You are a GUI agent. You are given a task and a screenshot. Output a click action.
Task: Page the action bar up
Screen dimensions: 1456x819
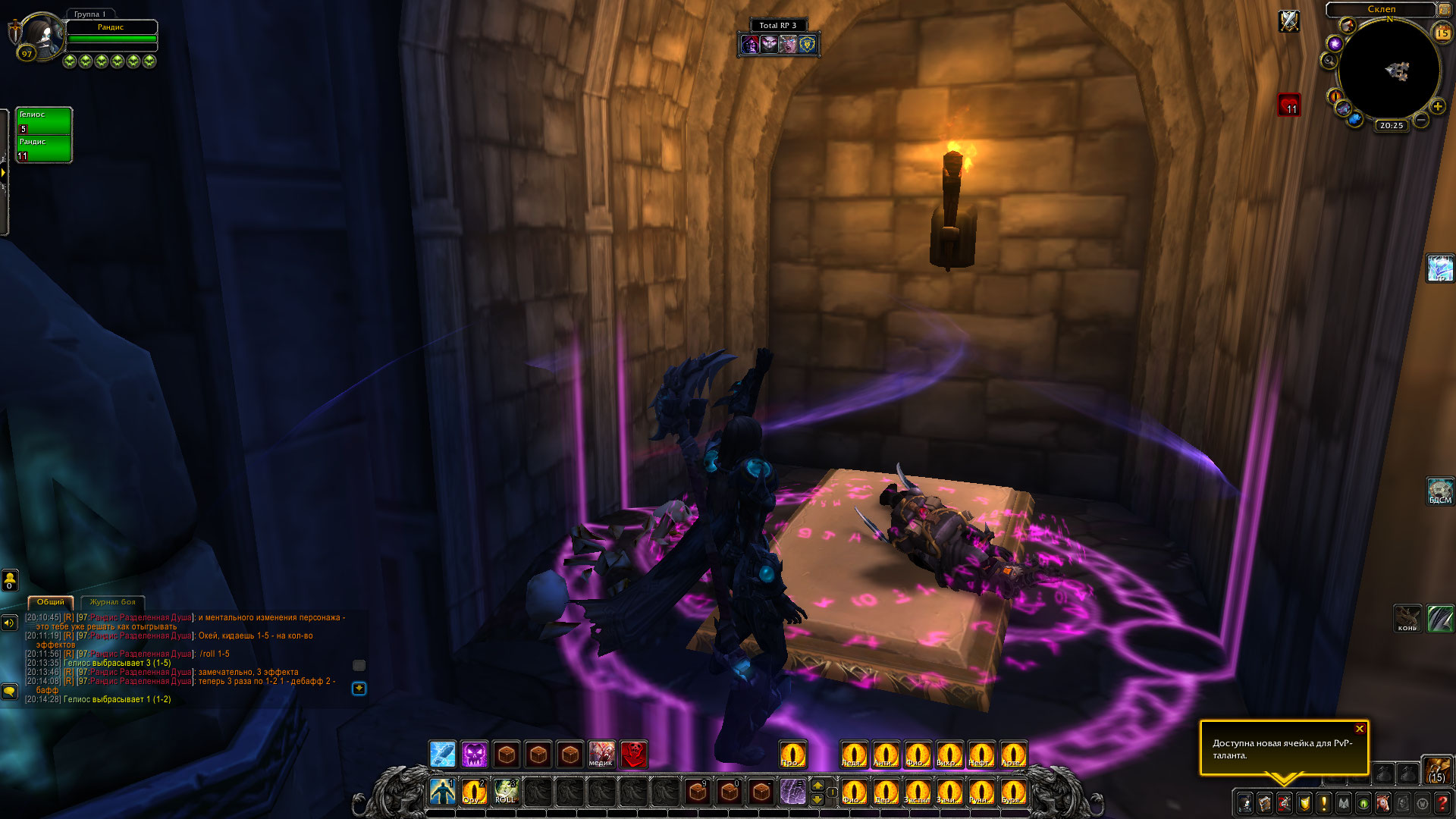pyautogui.click(x=817, y=784)
